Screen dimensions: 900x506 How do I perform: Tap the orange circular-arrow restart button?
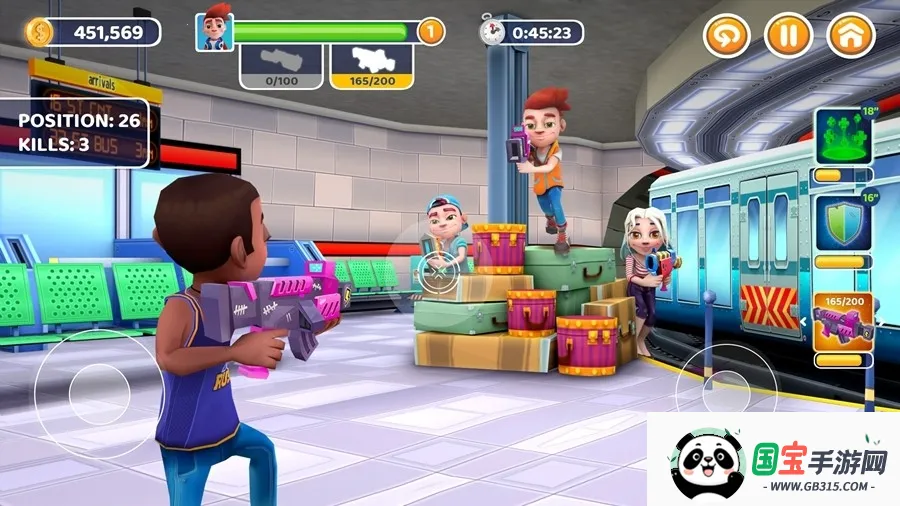pyautogui.click(x=726, y=36)
